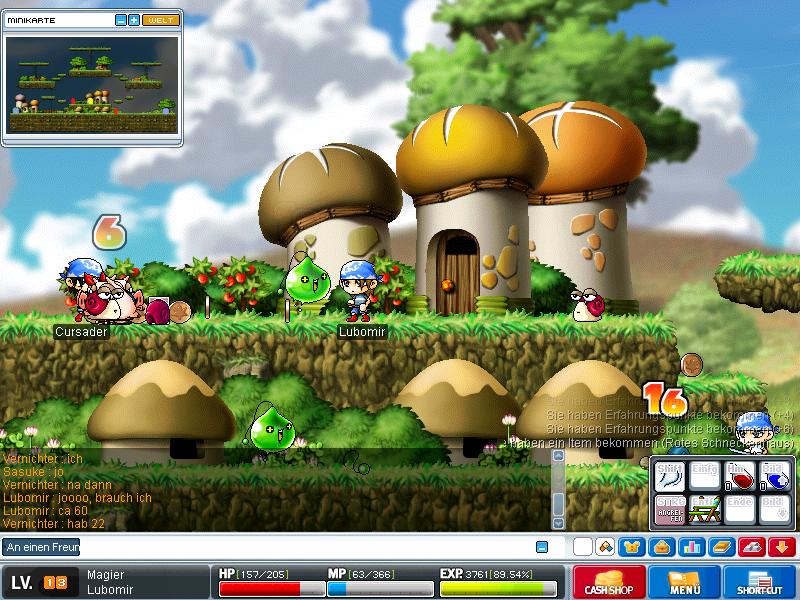Open the skill book icon

(x=721, y=547)
